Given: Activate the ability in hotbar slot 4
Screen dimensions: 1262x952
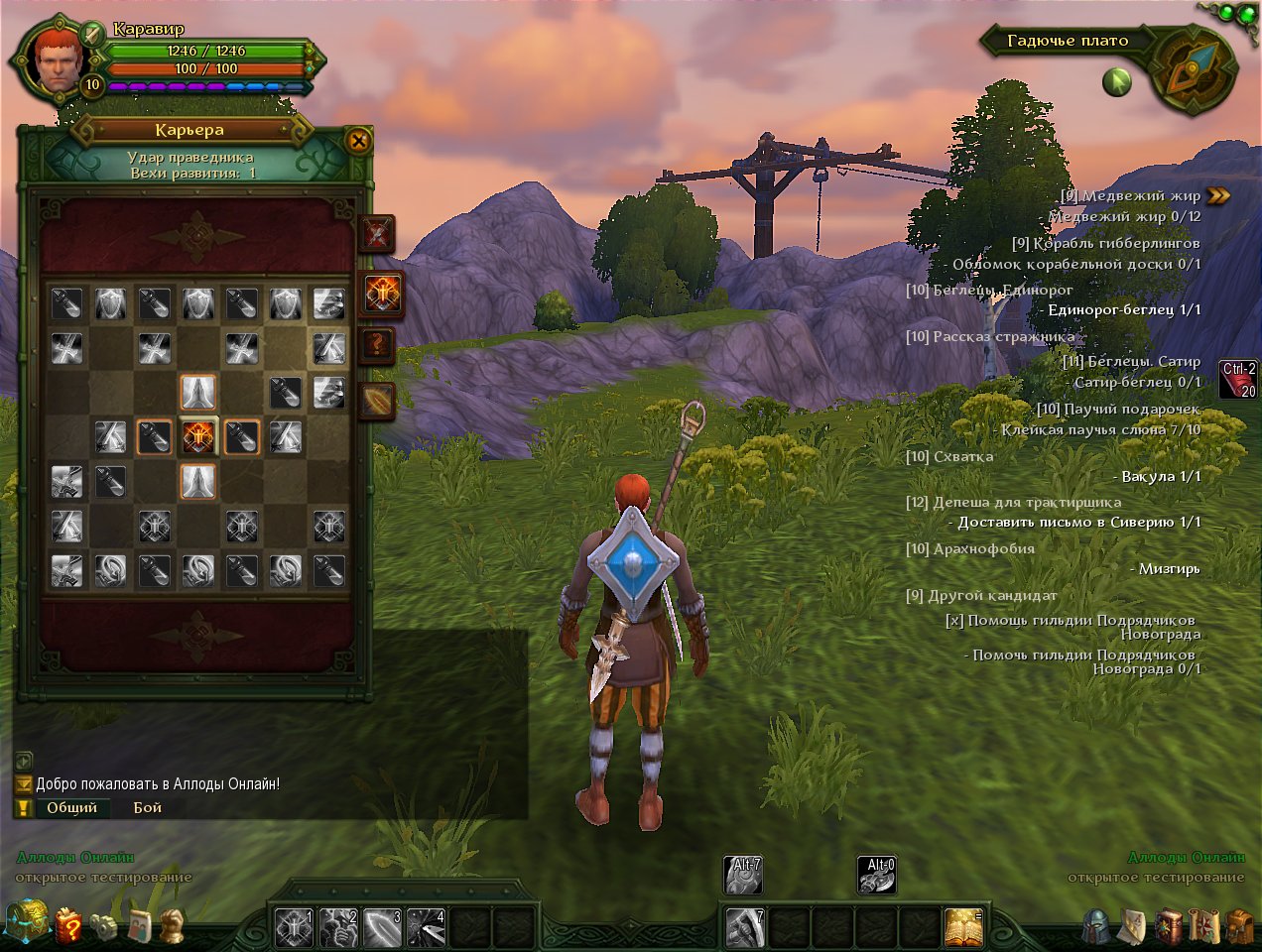Looking at the screenshot, I should point(426,927).
